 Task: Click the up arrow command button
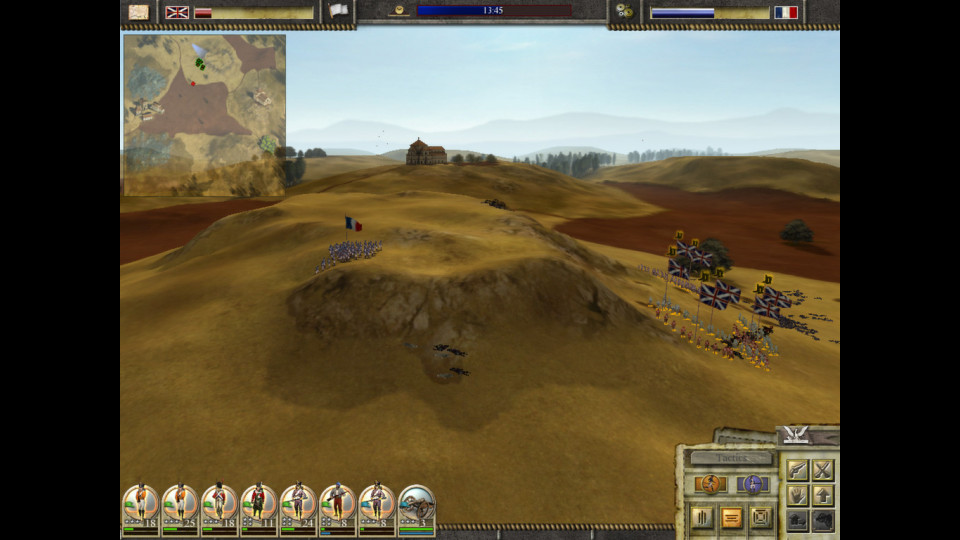[x=823, y=495]
